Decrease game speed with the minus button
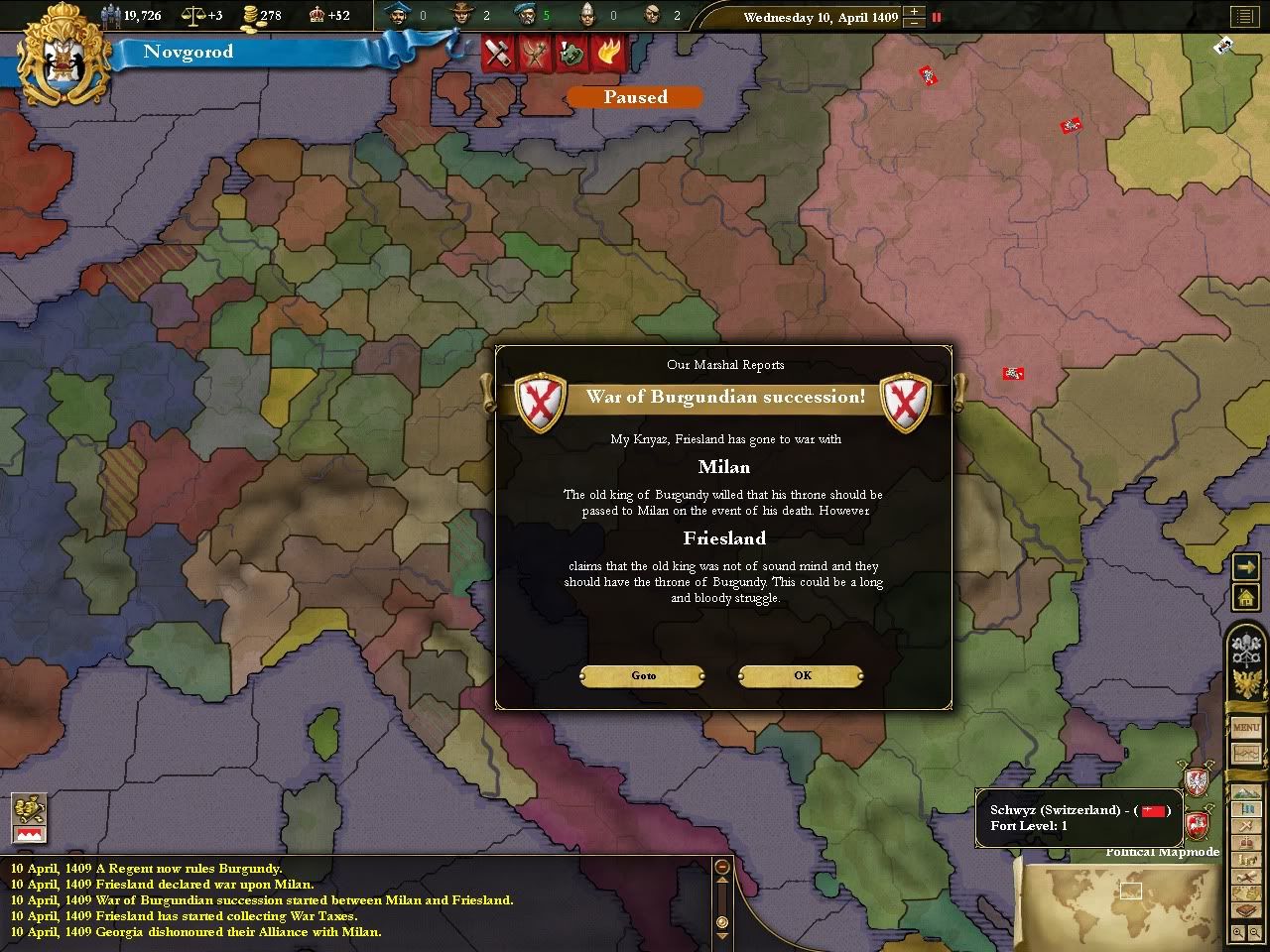 pyautogui.click(x=914, y=23)
